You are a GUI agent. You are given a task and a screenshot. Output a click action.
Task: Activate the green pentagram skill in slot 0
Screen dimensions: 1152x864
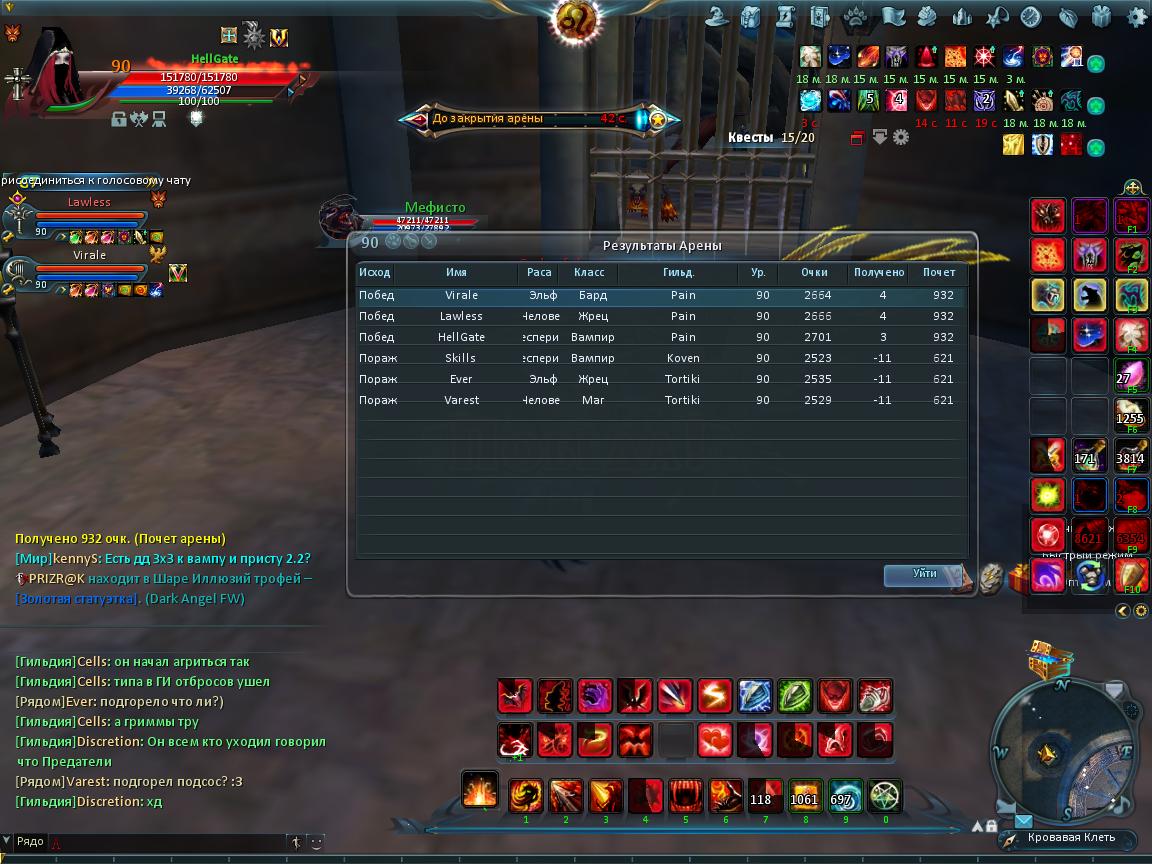(885, 797)
